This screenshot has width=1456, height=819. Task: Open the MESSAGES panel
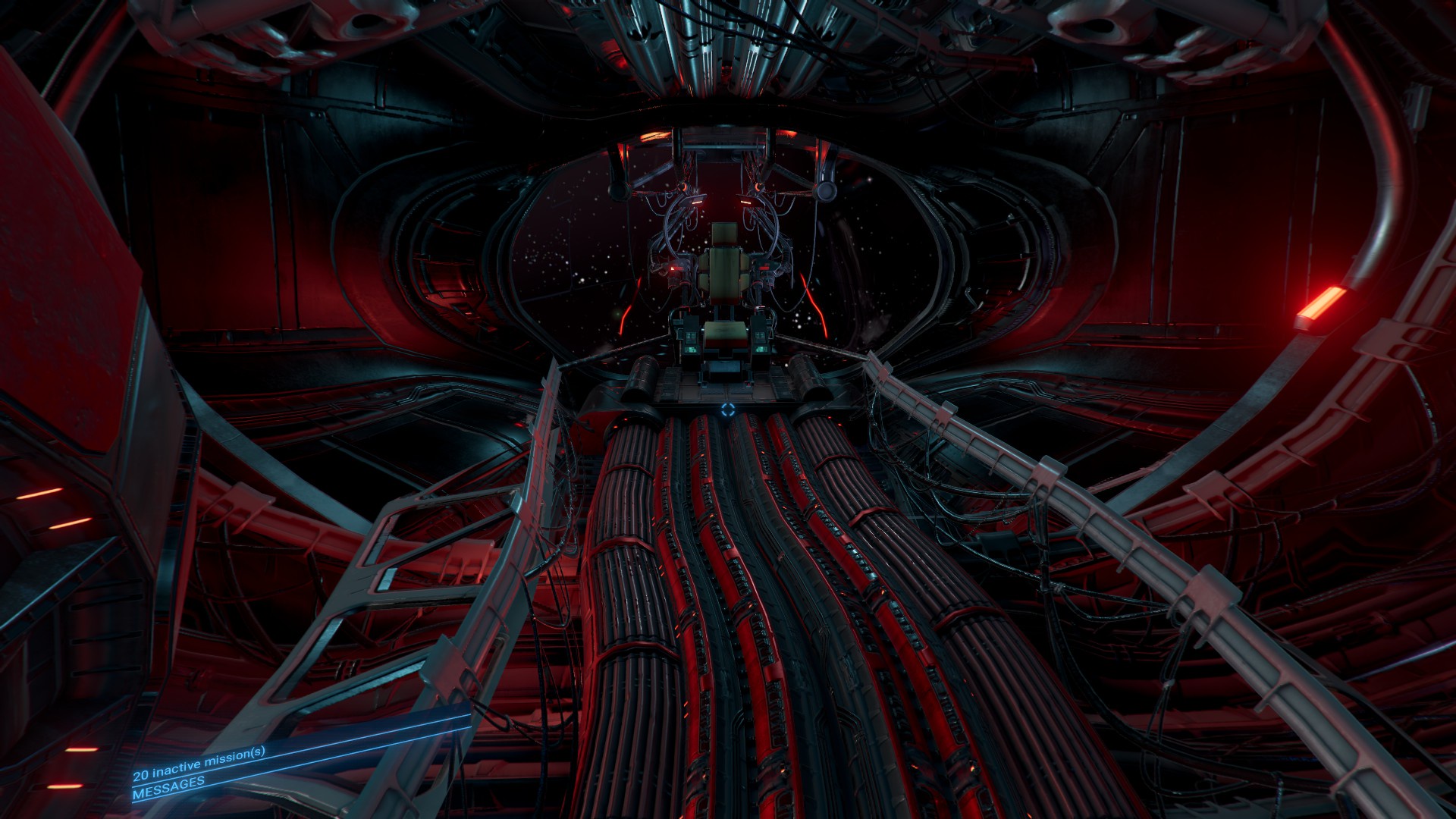point(168,786)
